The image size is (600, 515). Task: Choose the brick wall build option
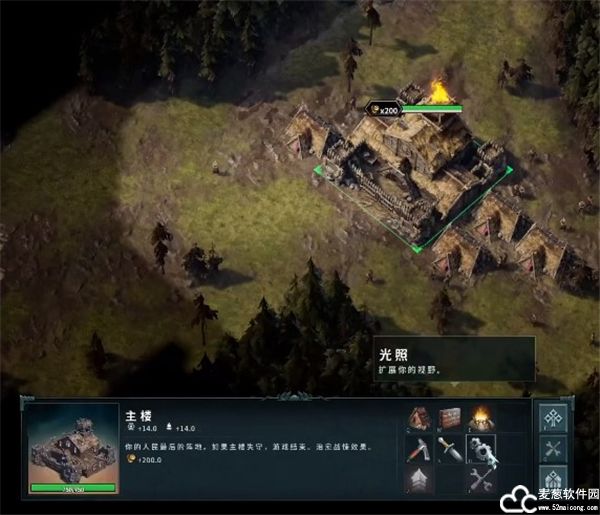click(x=450, y=417)
